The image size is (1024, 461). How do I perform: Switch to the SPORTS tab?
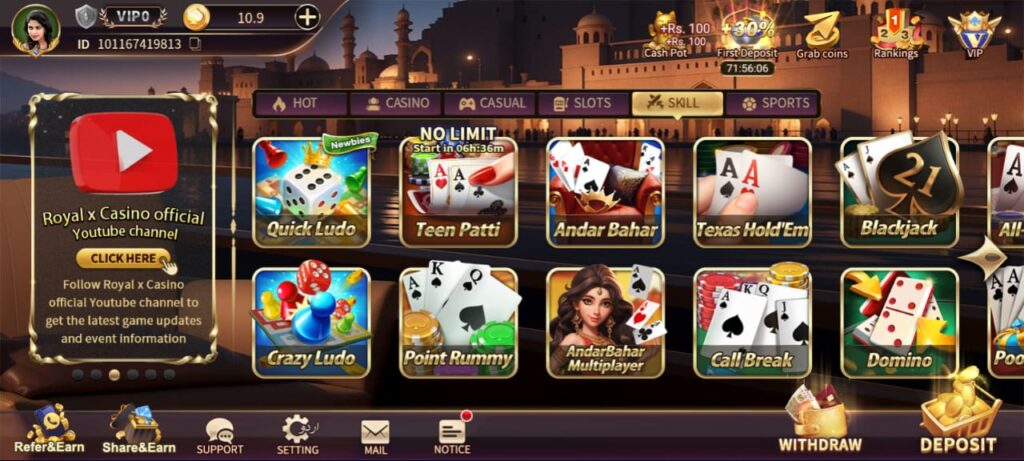tap(775, 103)
